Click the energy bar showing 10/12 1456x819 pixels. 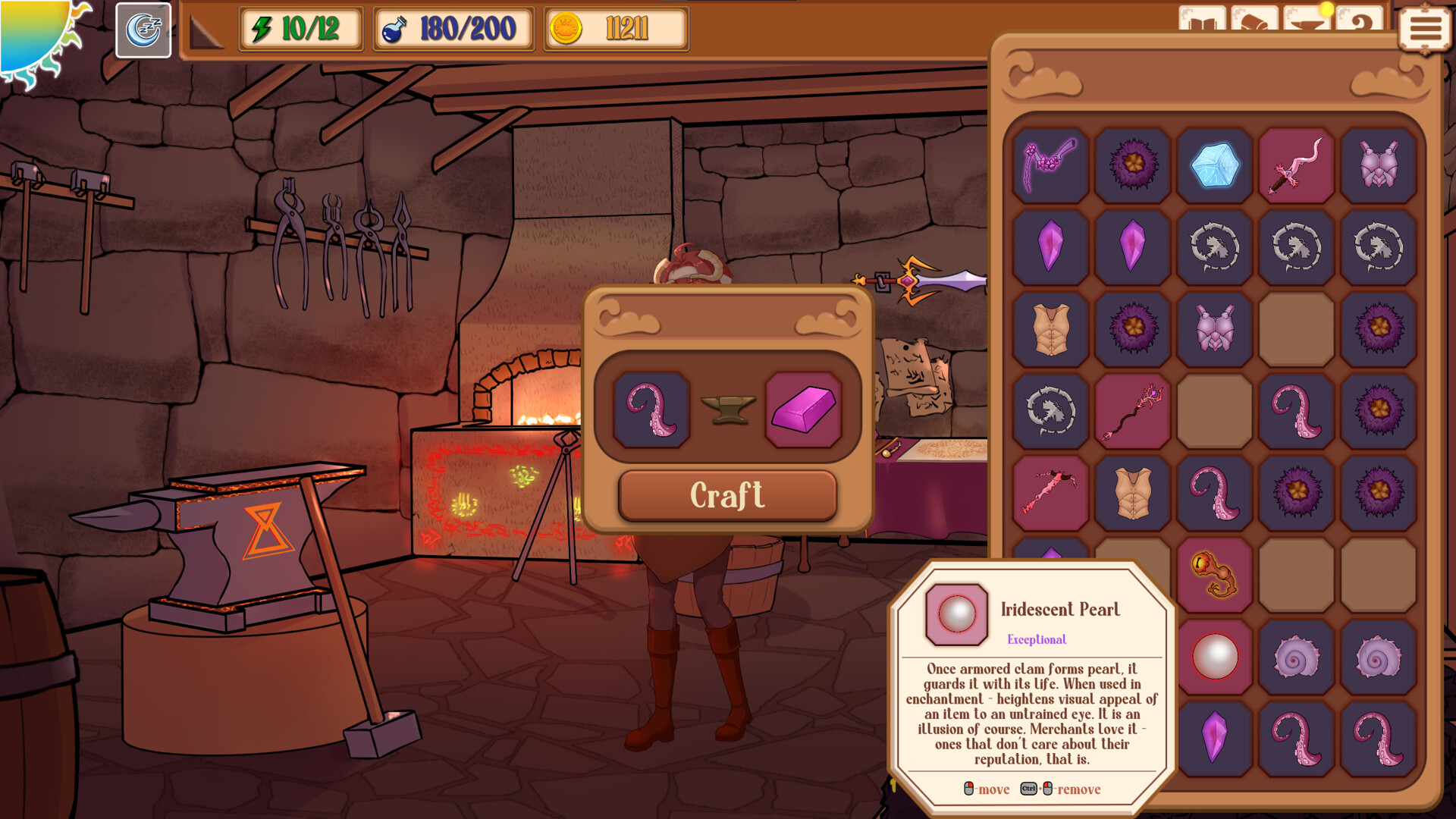click(x=300, y=30)
